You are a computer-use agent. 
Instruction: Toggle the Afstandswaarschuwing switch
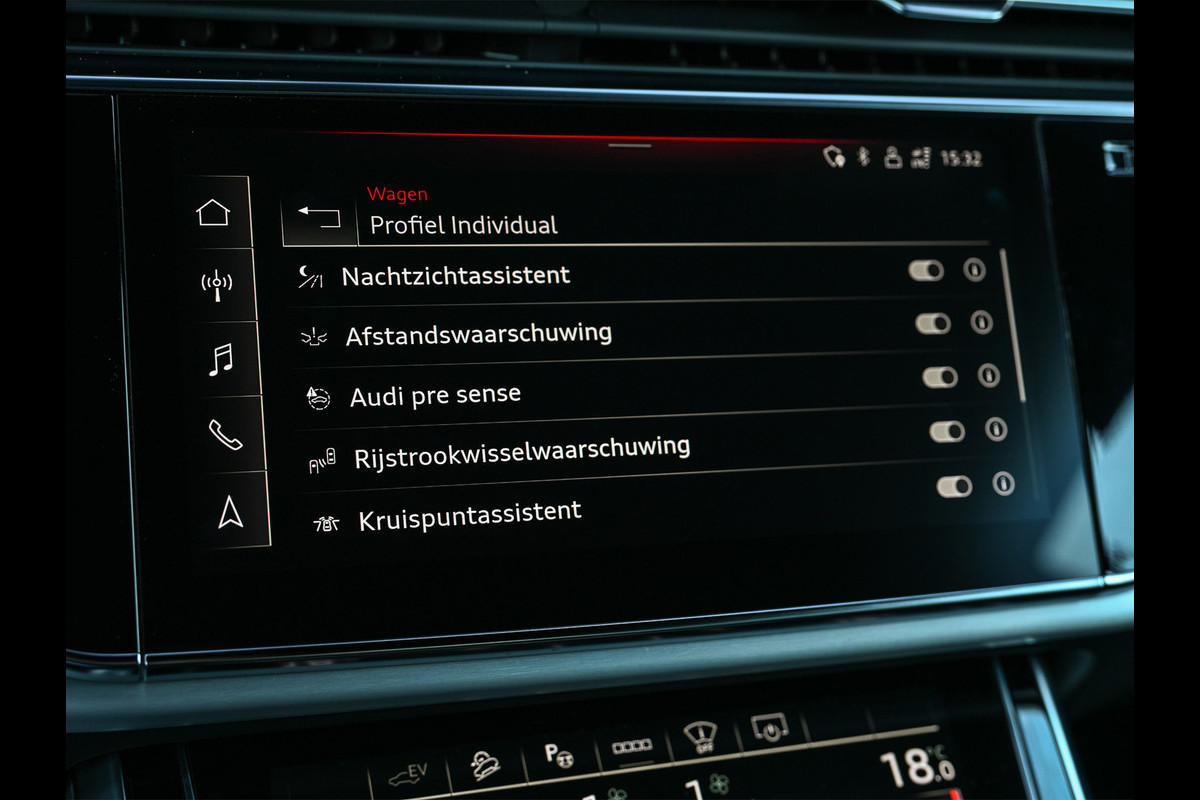(933, 323)
